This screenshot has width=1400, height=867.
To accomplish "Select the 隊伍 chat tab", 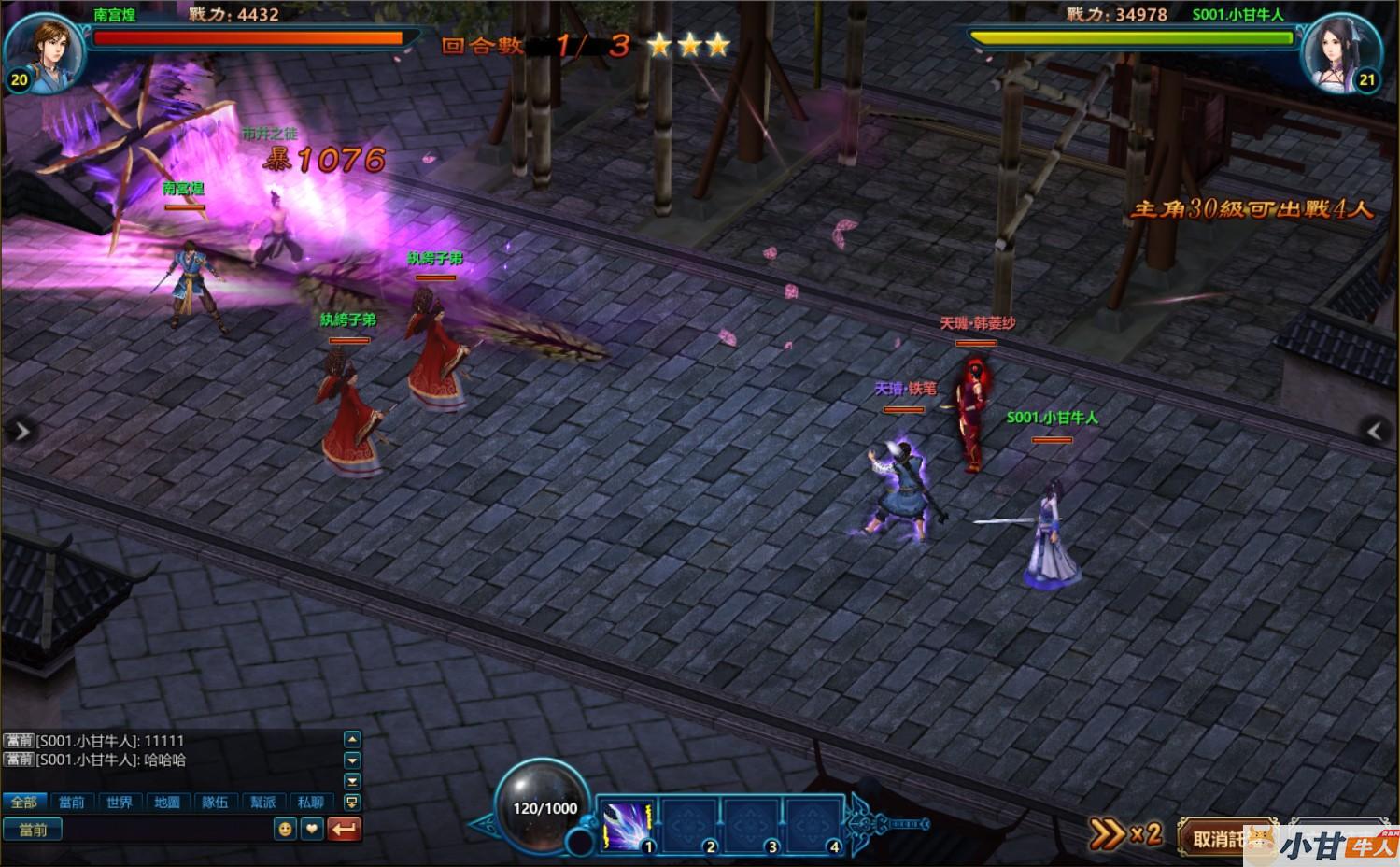I will tap(215, 802).
